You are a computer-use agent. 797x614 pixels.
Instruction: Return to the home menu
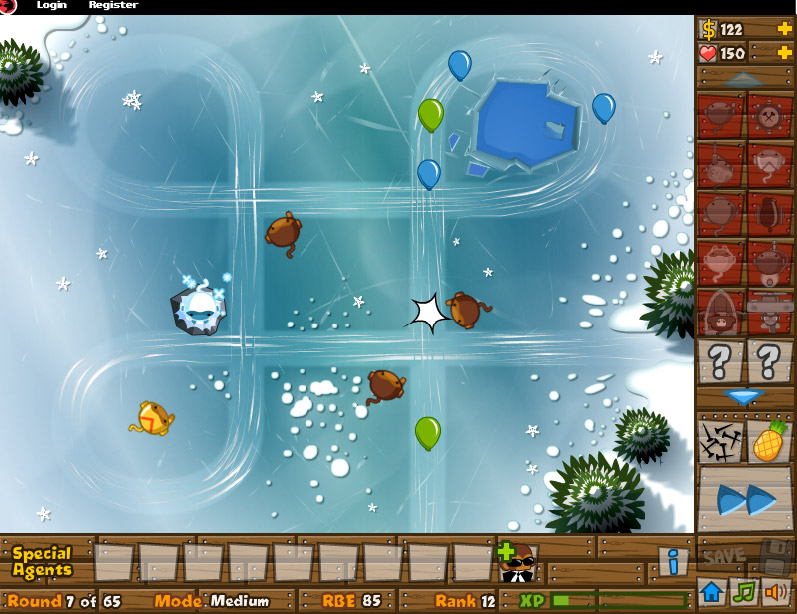pos(712,592)
